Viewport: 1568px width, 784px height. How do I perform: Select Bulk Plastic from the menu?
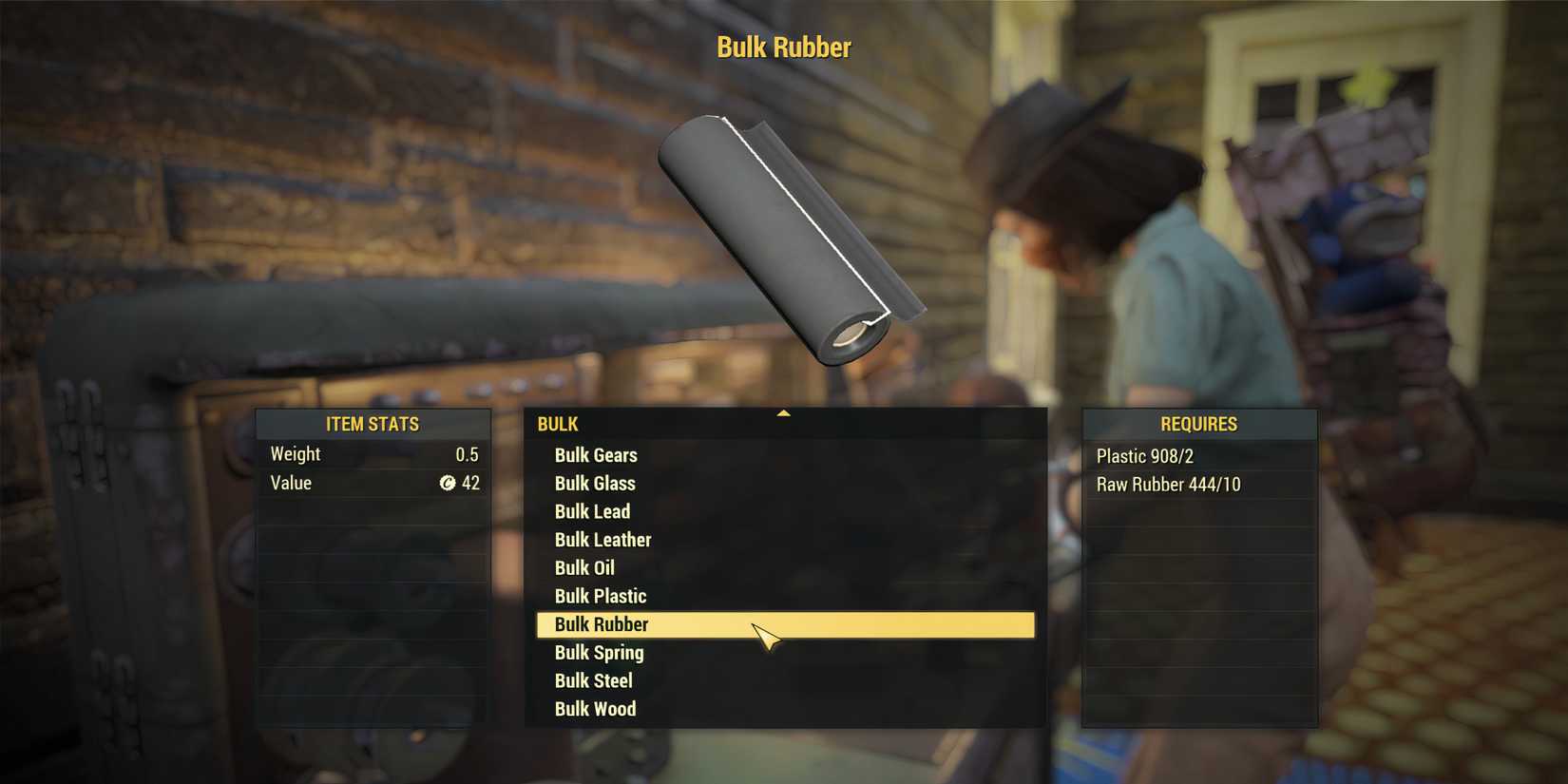[600, 596]
